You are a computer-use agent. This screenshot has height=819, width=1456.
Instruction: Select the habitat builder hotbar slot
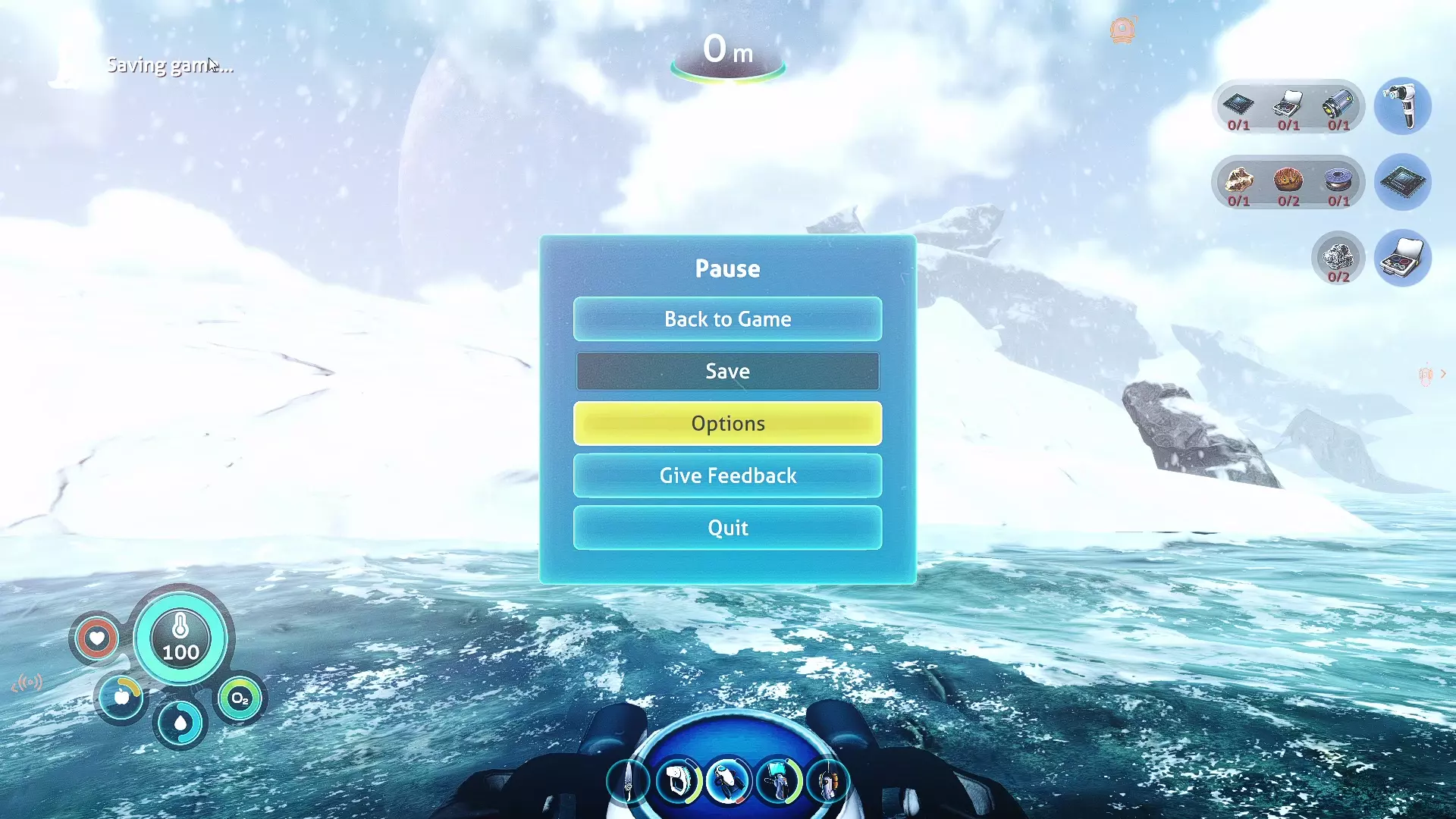778,781
